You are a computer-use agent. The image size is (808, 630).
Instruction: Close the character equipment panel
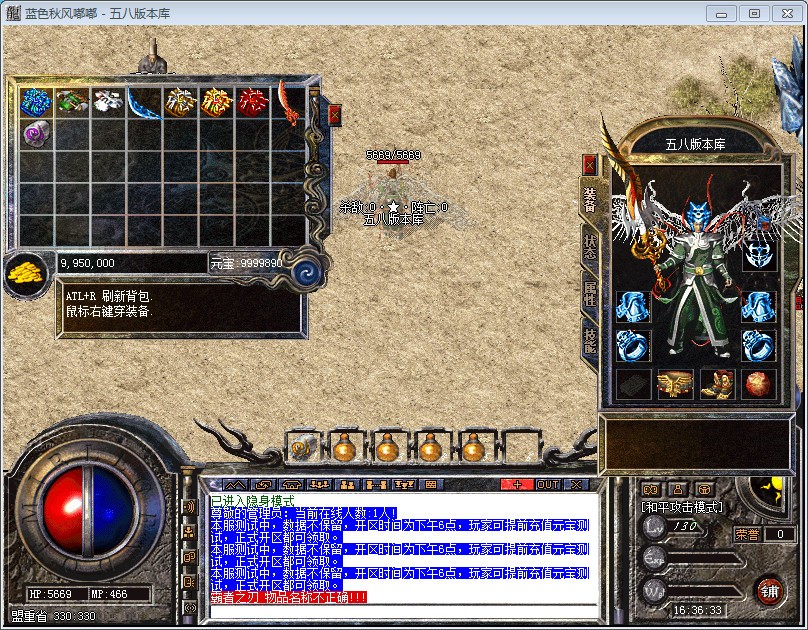coord(590,164)
